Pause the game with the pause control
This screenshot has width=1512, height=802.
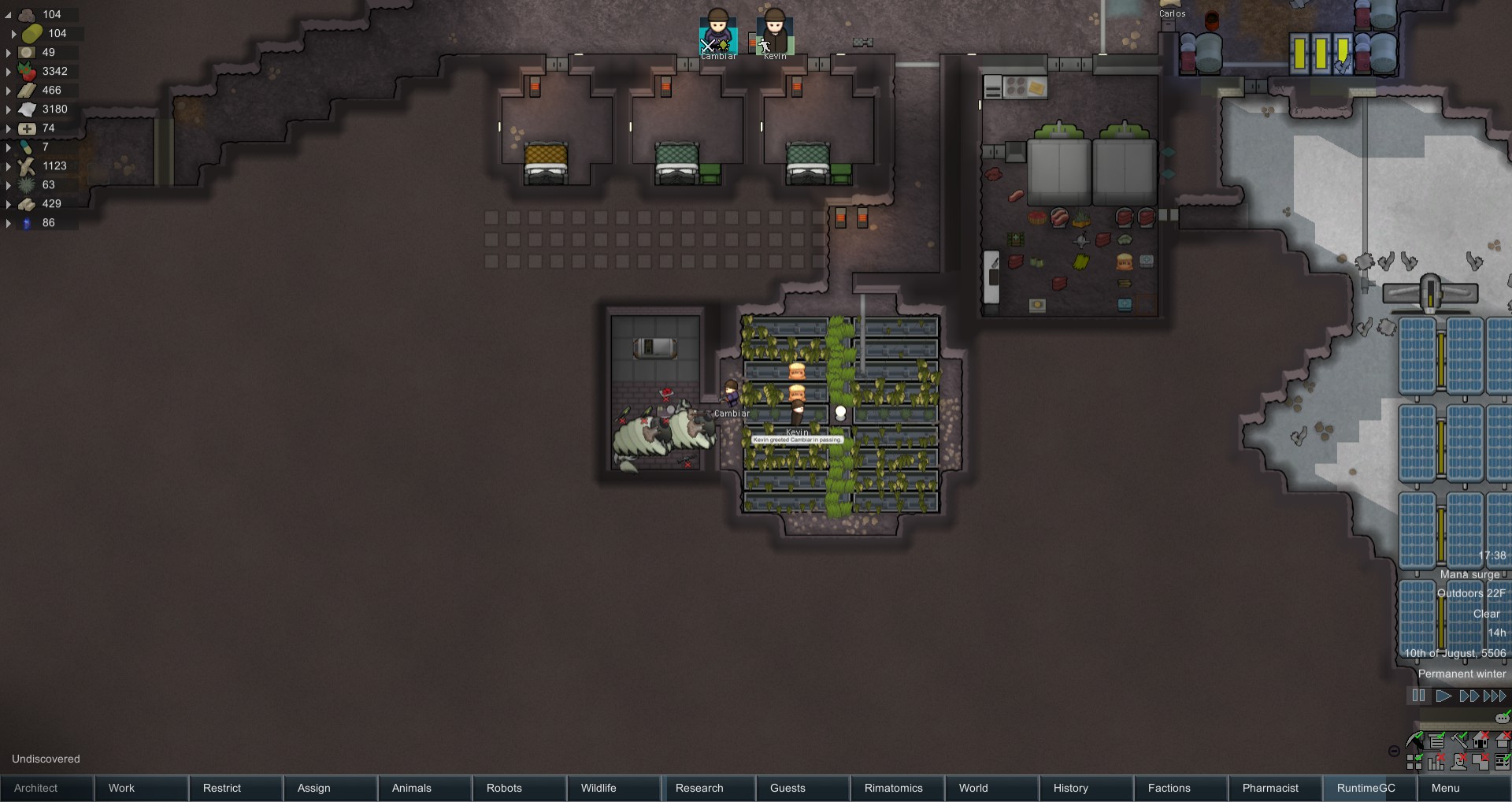click(1418, 696)
